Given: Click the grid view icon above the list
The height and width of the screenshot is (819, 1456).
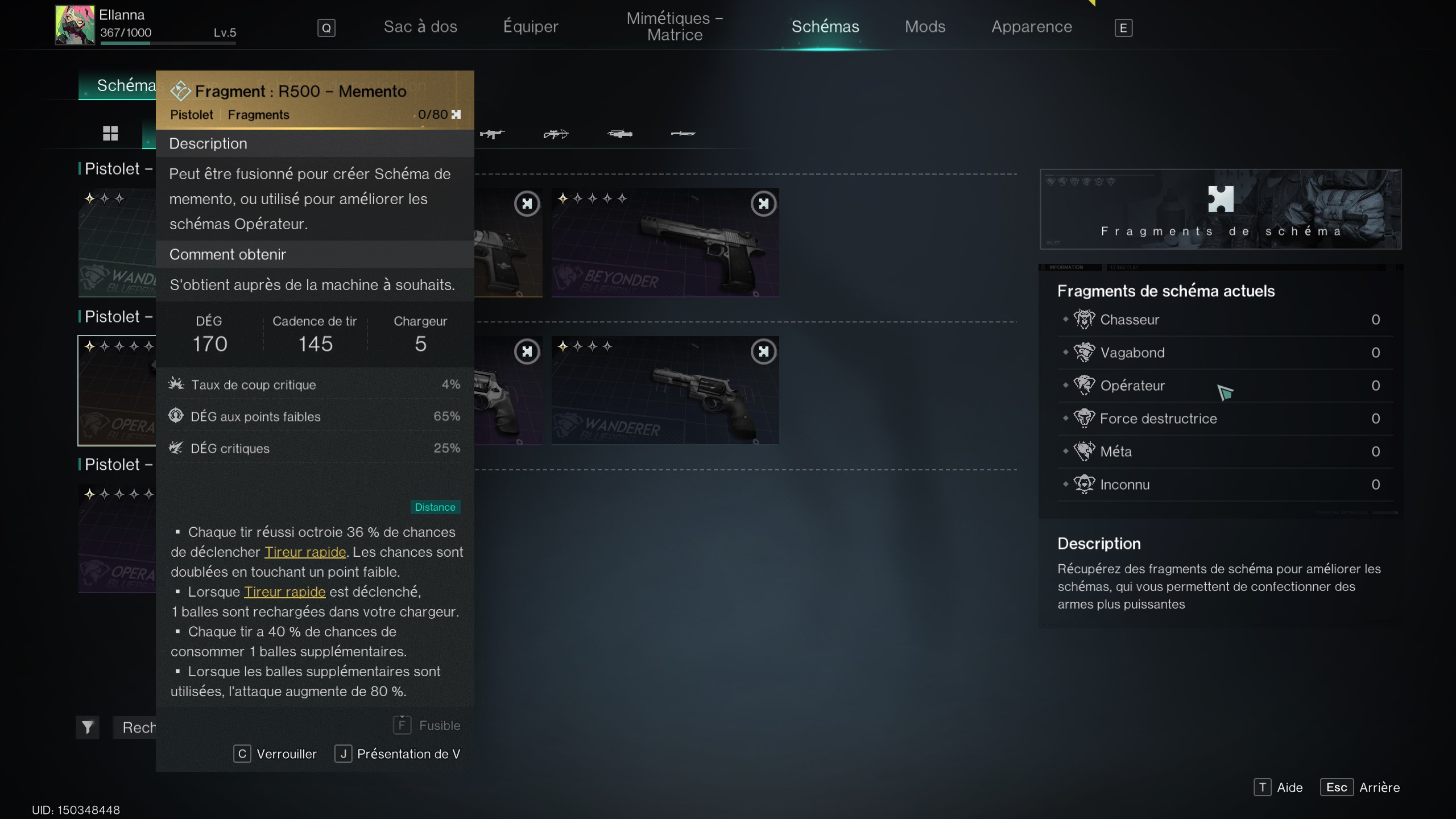Looking at the screenshot, I should (110, 134).
